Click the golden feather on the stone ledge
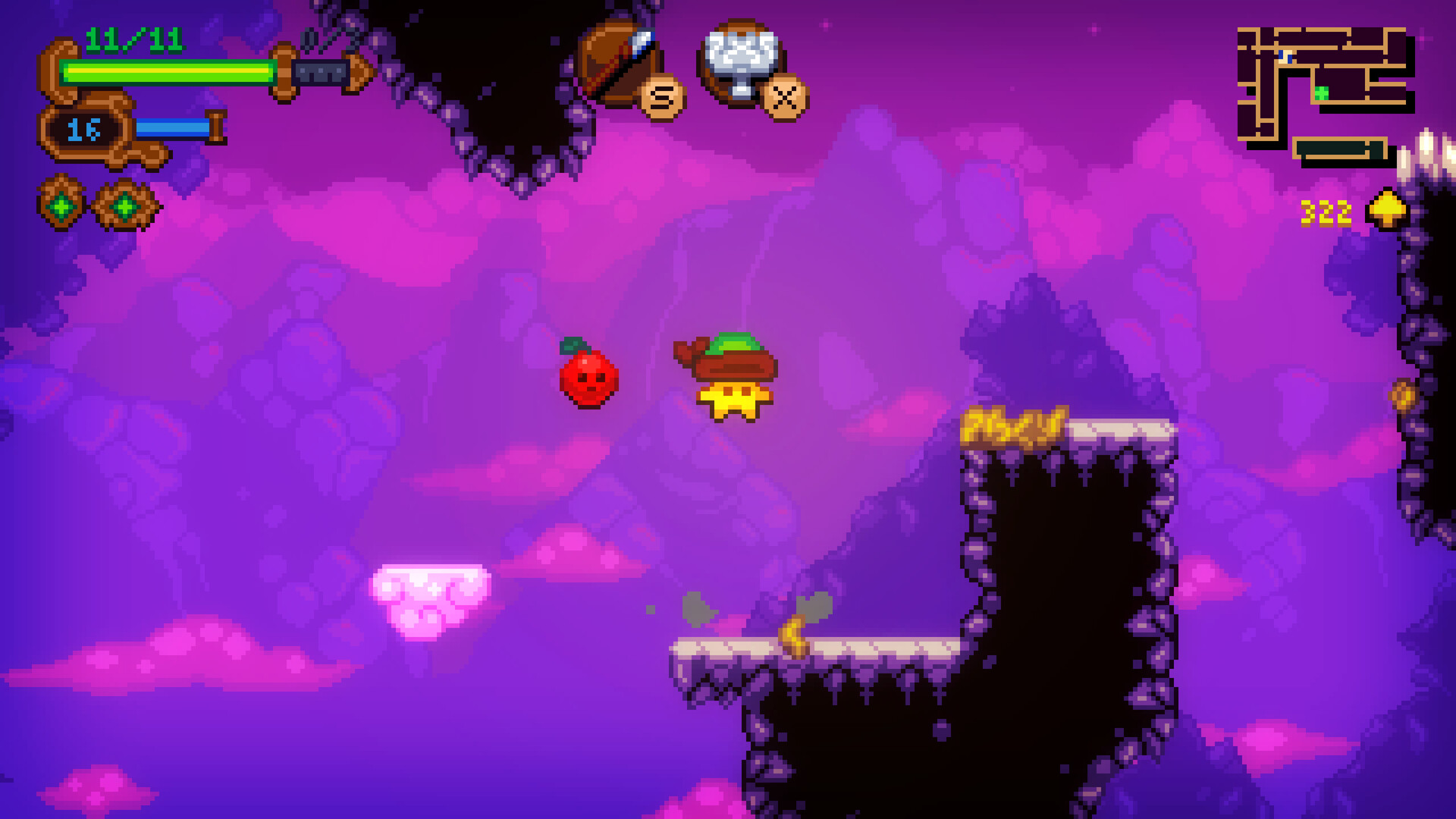This screenshot has height=819, width=1456. [x=792, y=633]
